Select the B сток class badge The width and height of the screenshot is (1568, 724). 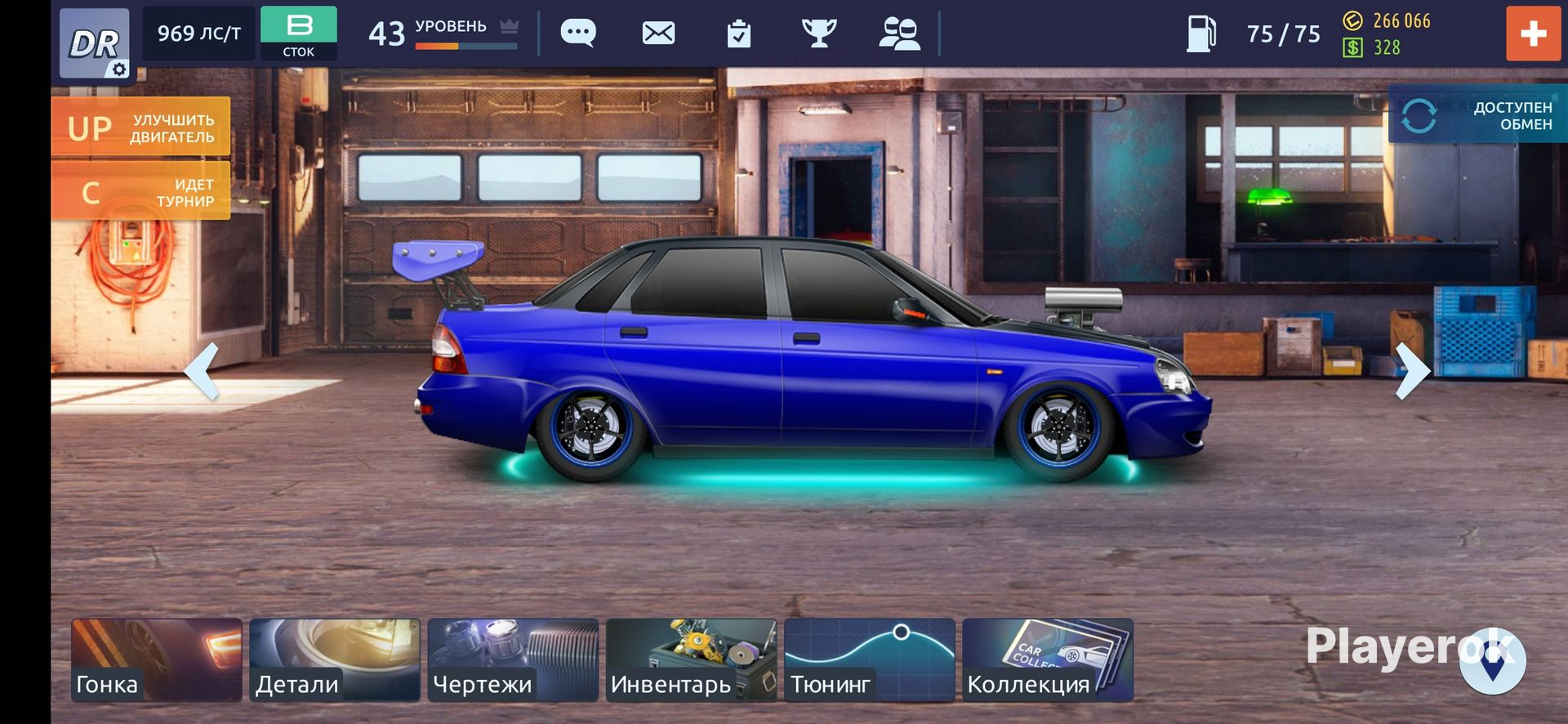[299, 34]
